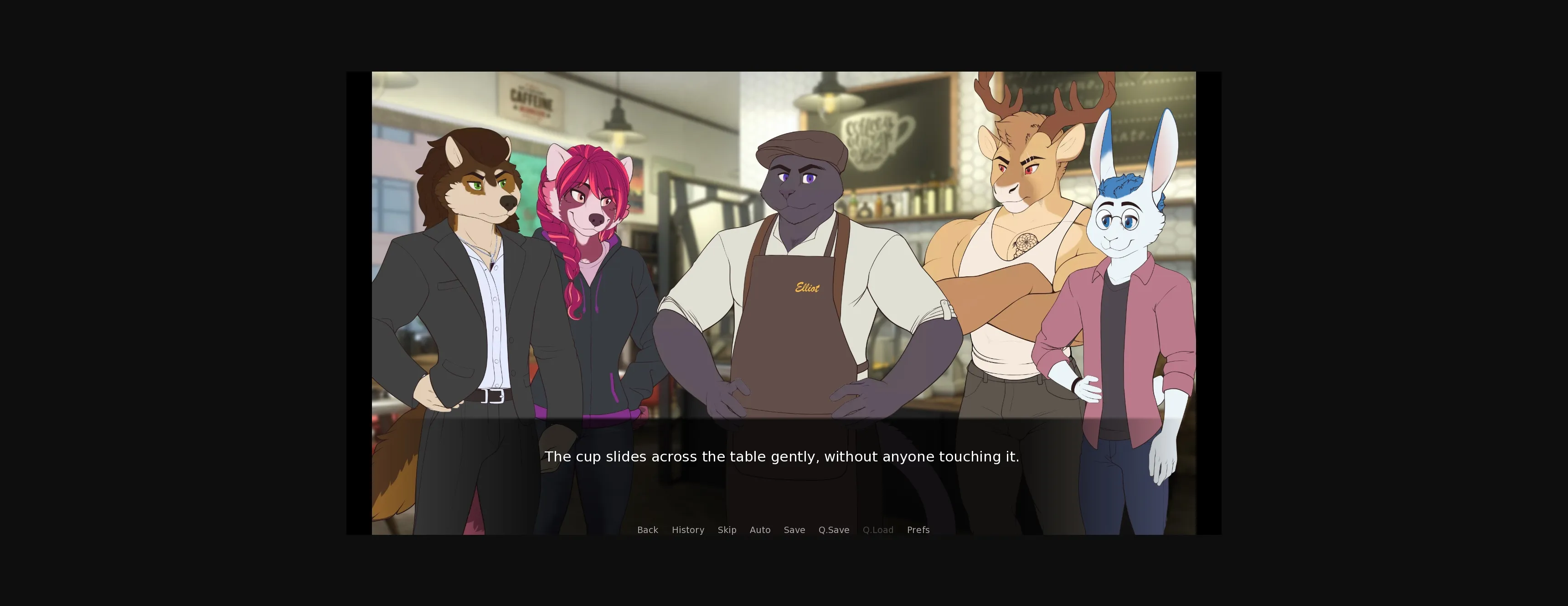Click the grayed-out "Q.Load" option
Screen dimensions: 1568x606
tap(878, 530)
